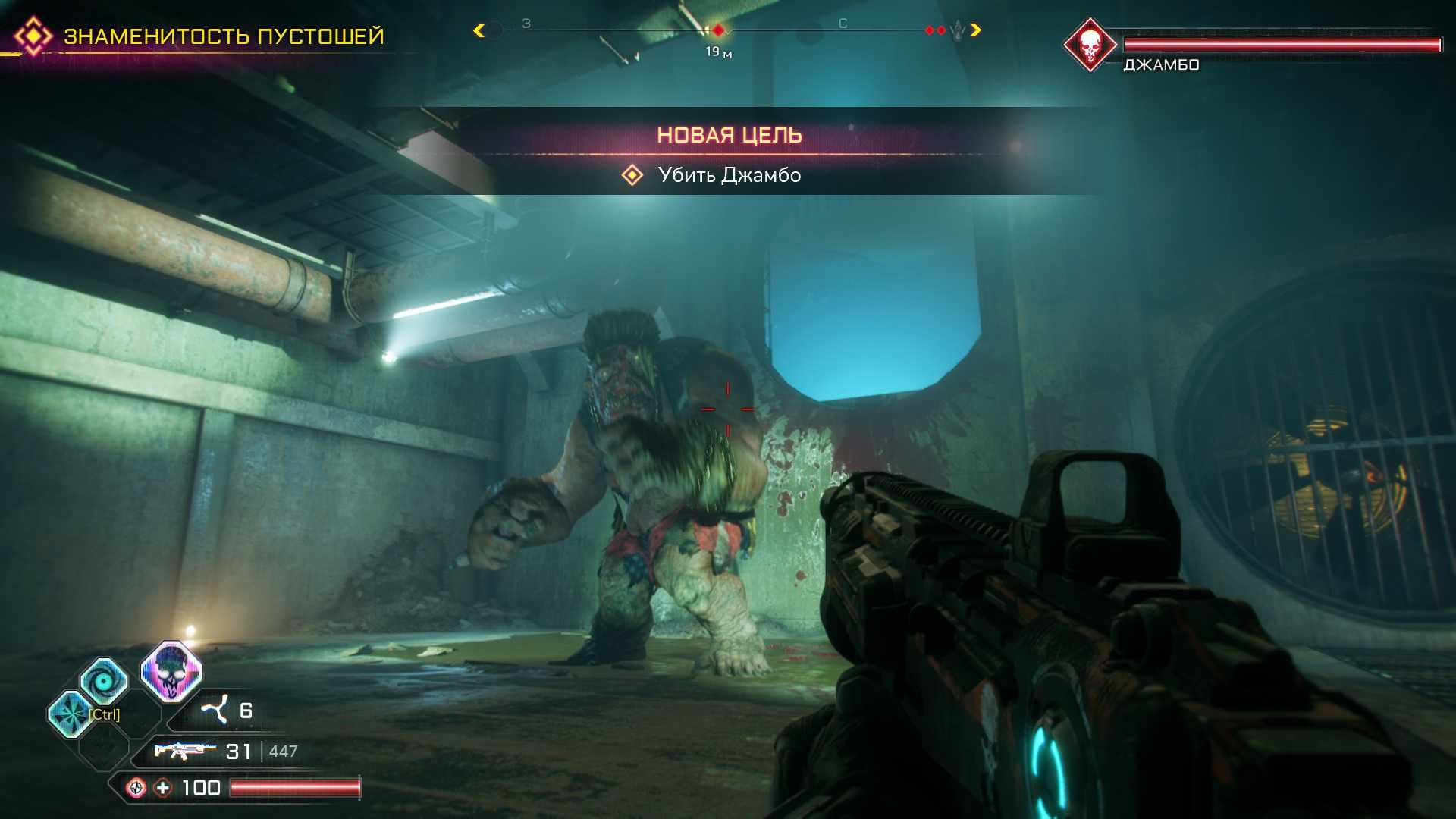Activate the teal burst ability icon
This screenshot has width=1456, height=819.
coord(71,714)
